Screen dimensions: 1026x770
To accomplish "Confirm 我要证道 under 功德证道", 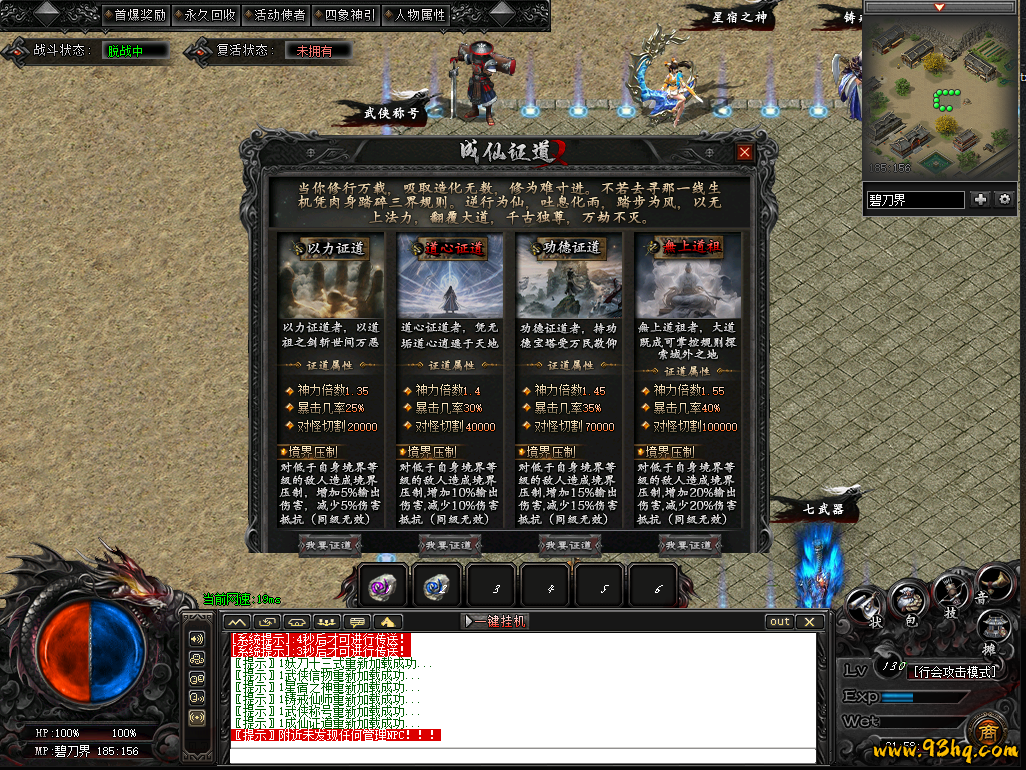I will pos(569,545).
